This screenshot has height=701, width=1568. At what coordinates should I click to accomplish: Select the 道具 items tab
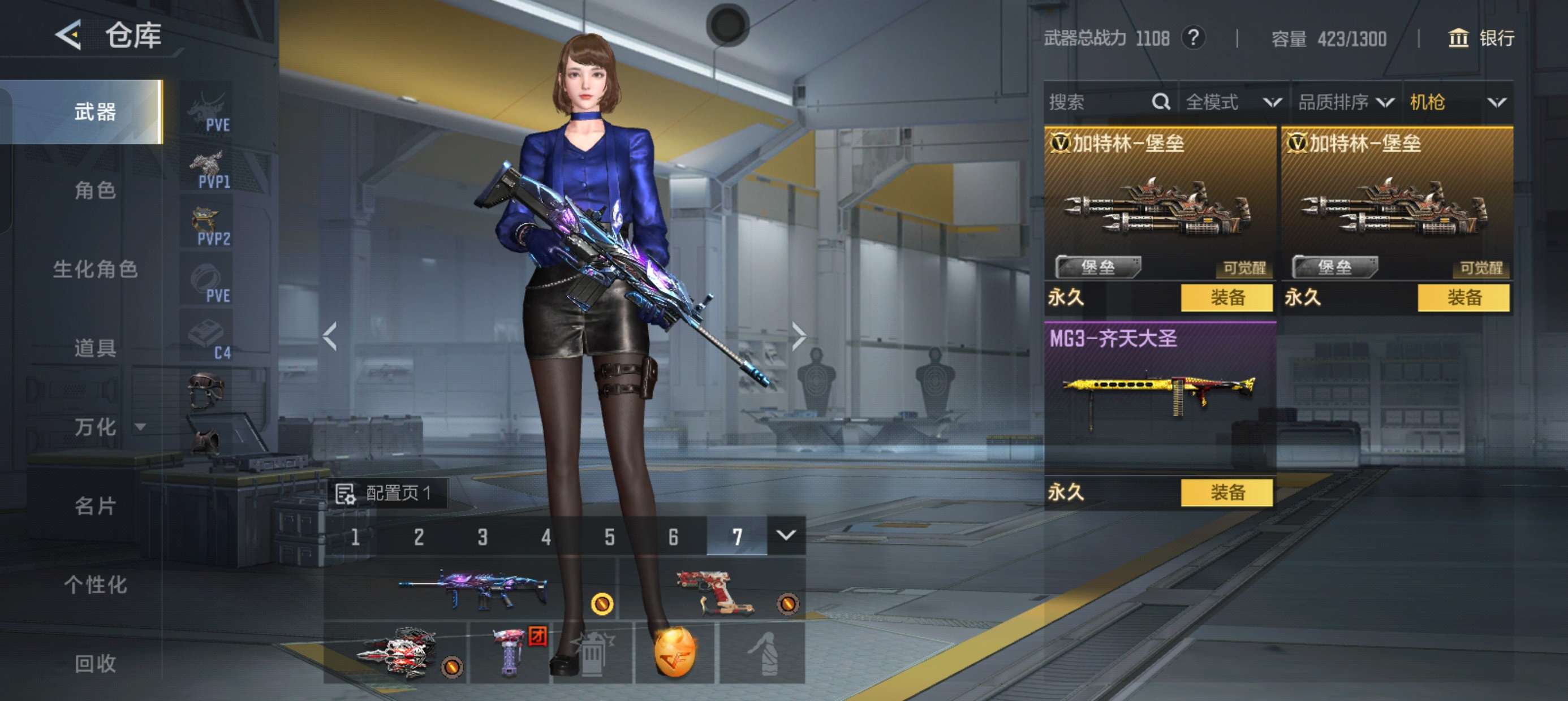click(95, 348)
